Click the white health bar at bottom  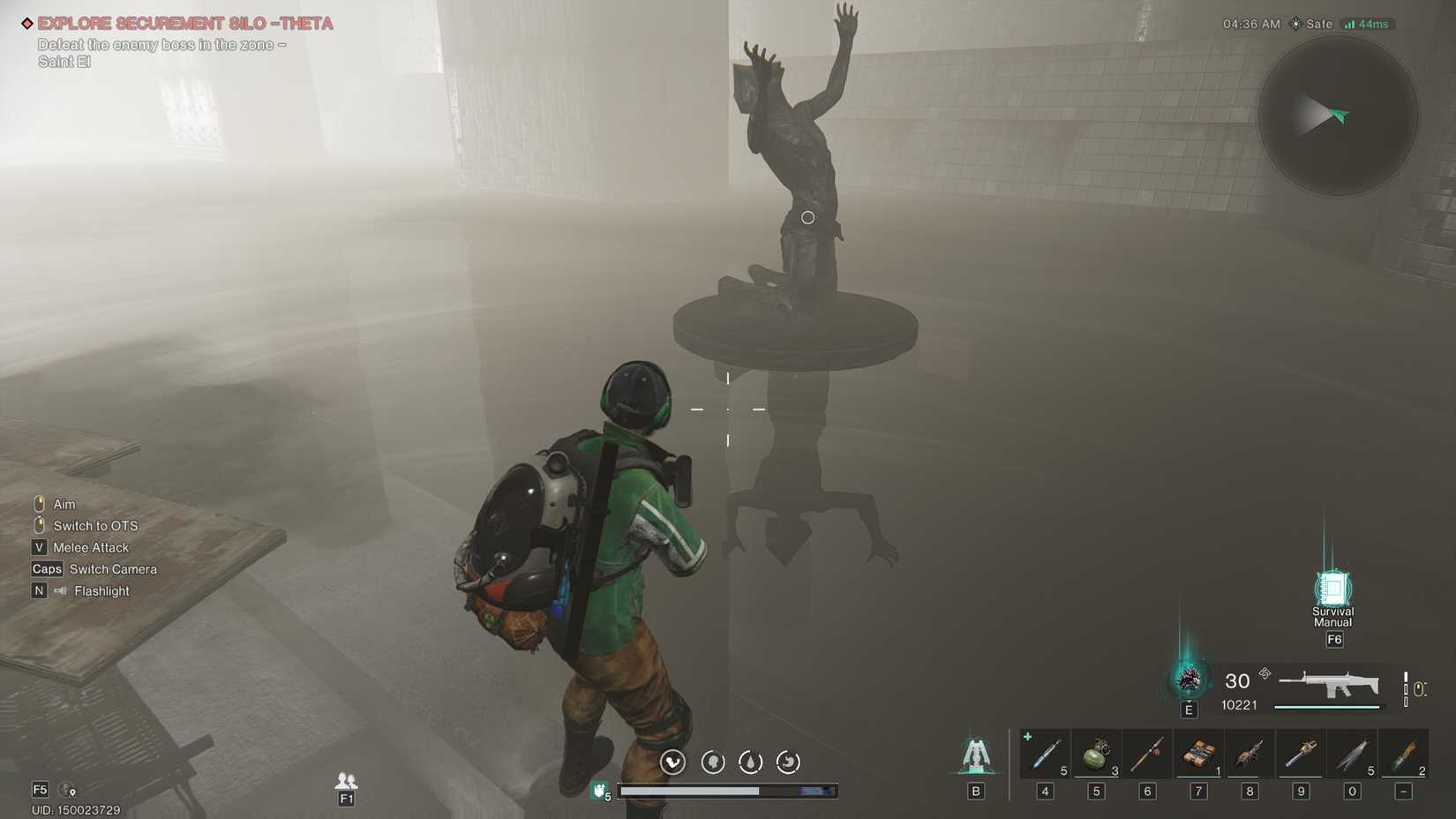[732, 791]
